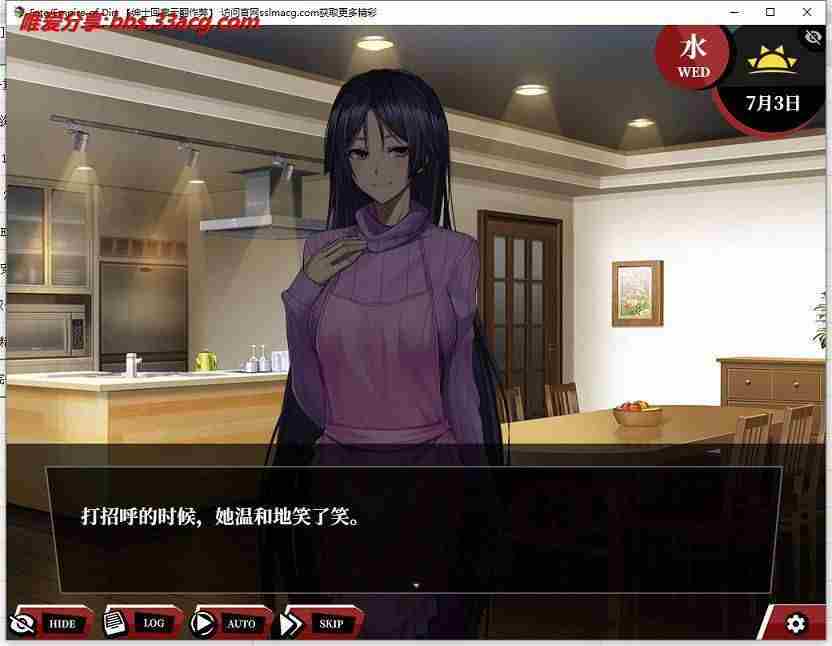Advance the dialogue via the text box

pos(412,528)
